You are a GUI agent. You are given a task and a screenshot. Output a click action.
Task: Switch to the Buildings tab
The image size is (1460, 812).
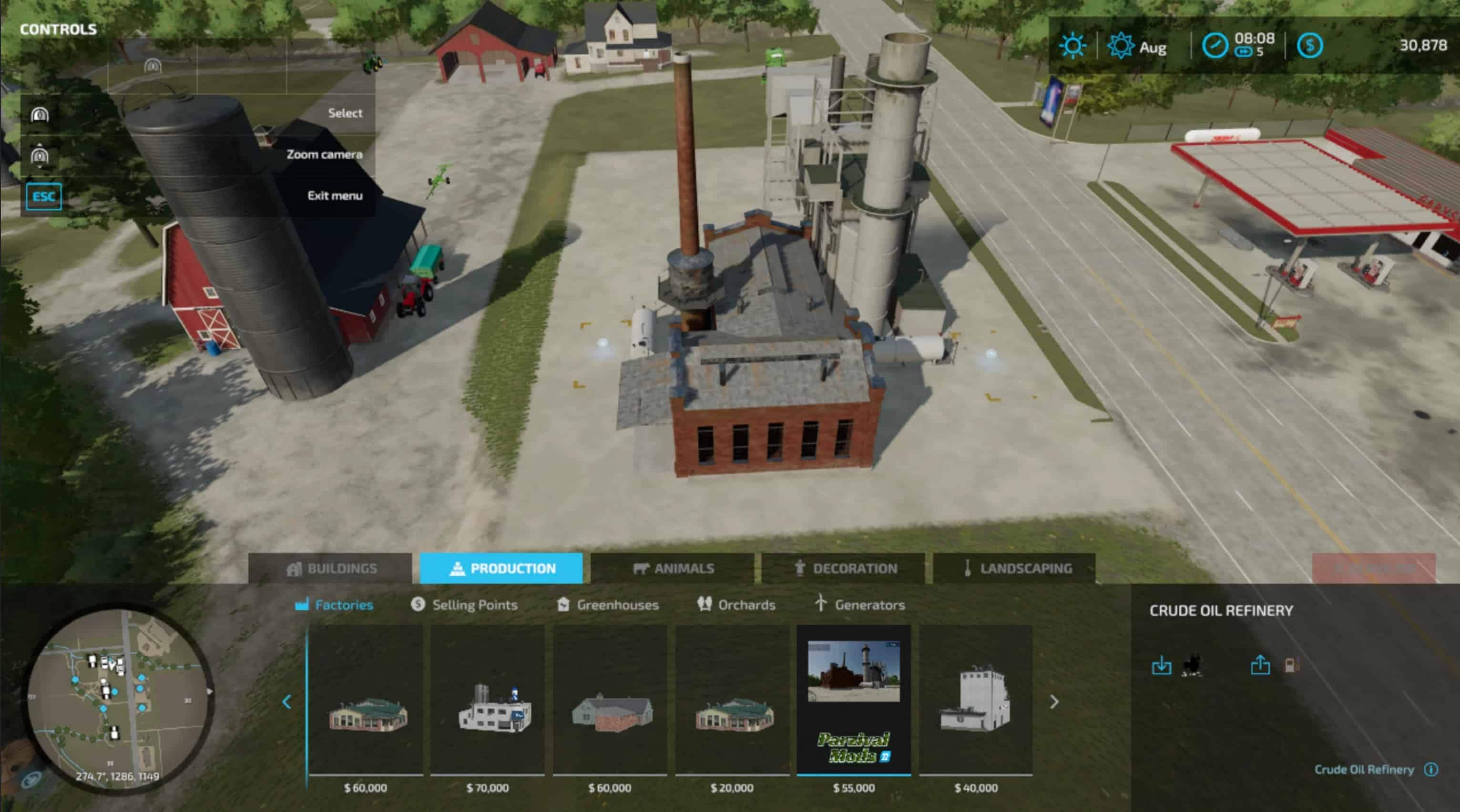(330, 568)
